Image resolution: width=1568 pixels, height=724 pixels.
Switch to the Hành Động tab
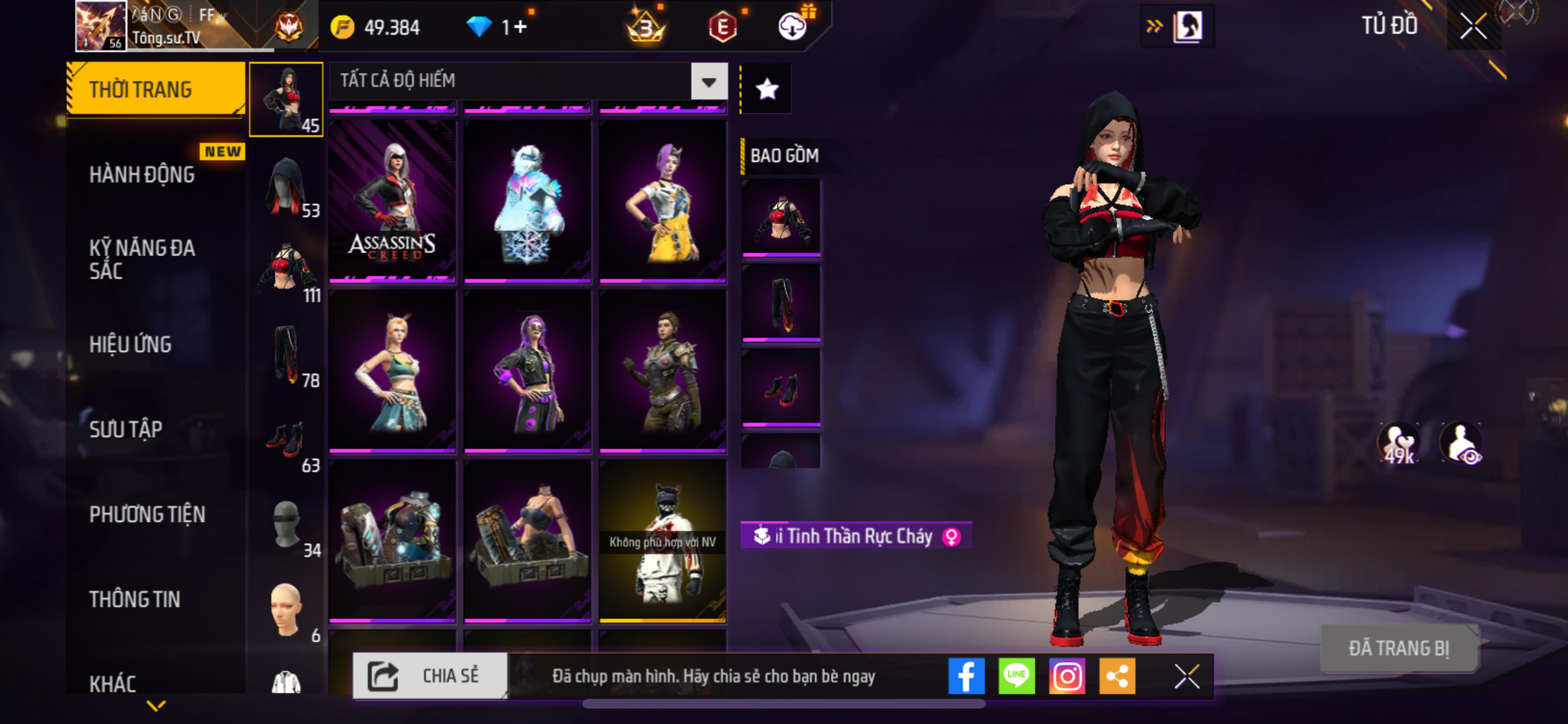142,174
